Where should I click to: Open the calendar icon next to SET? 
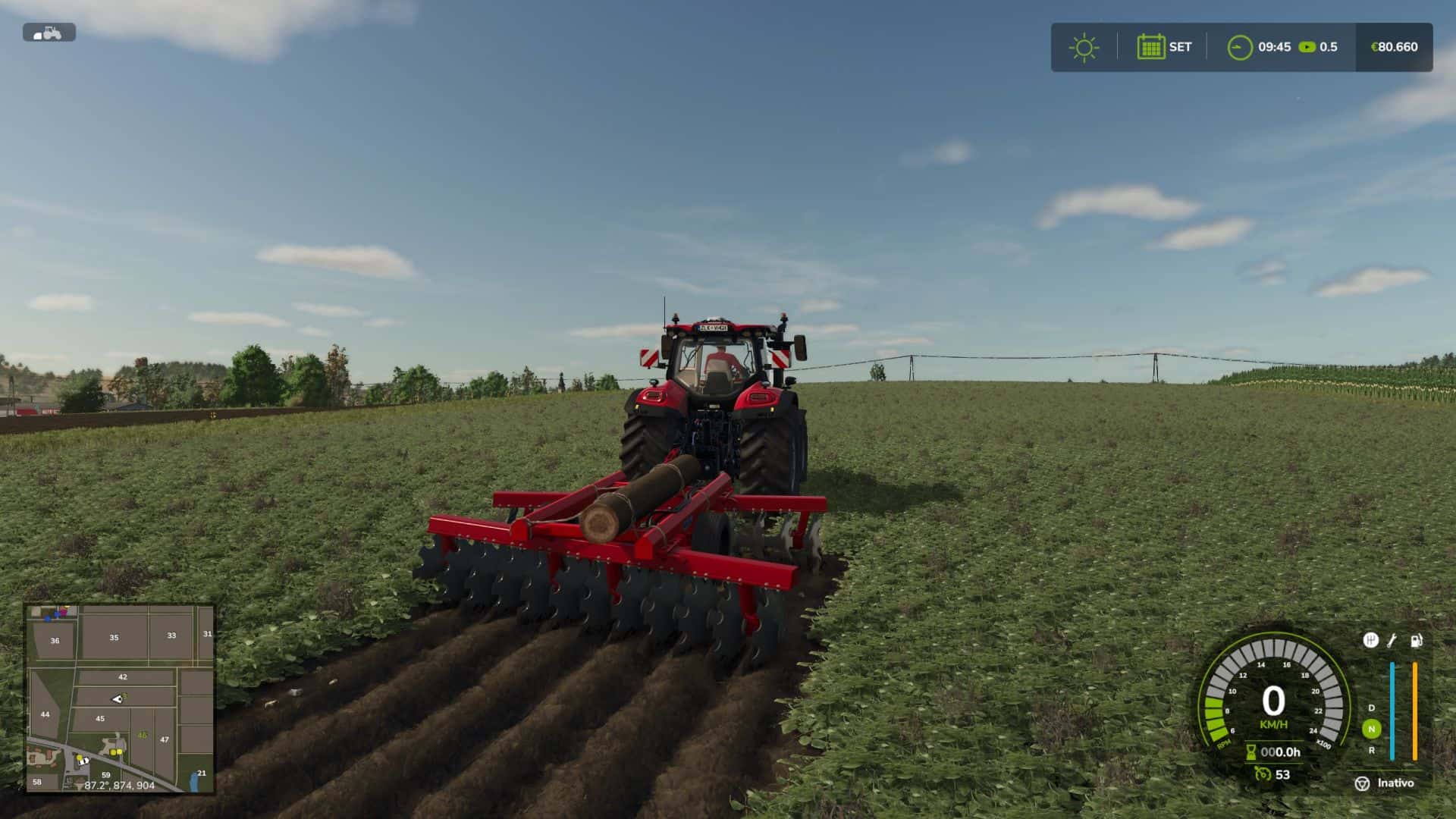point(1151,47)
